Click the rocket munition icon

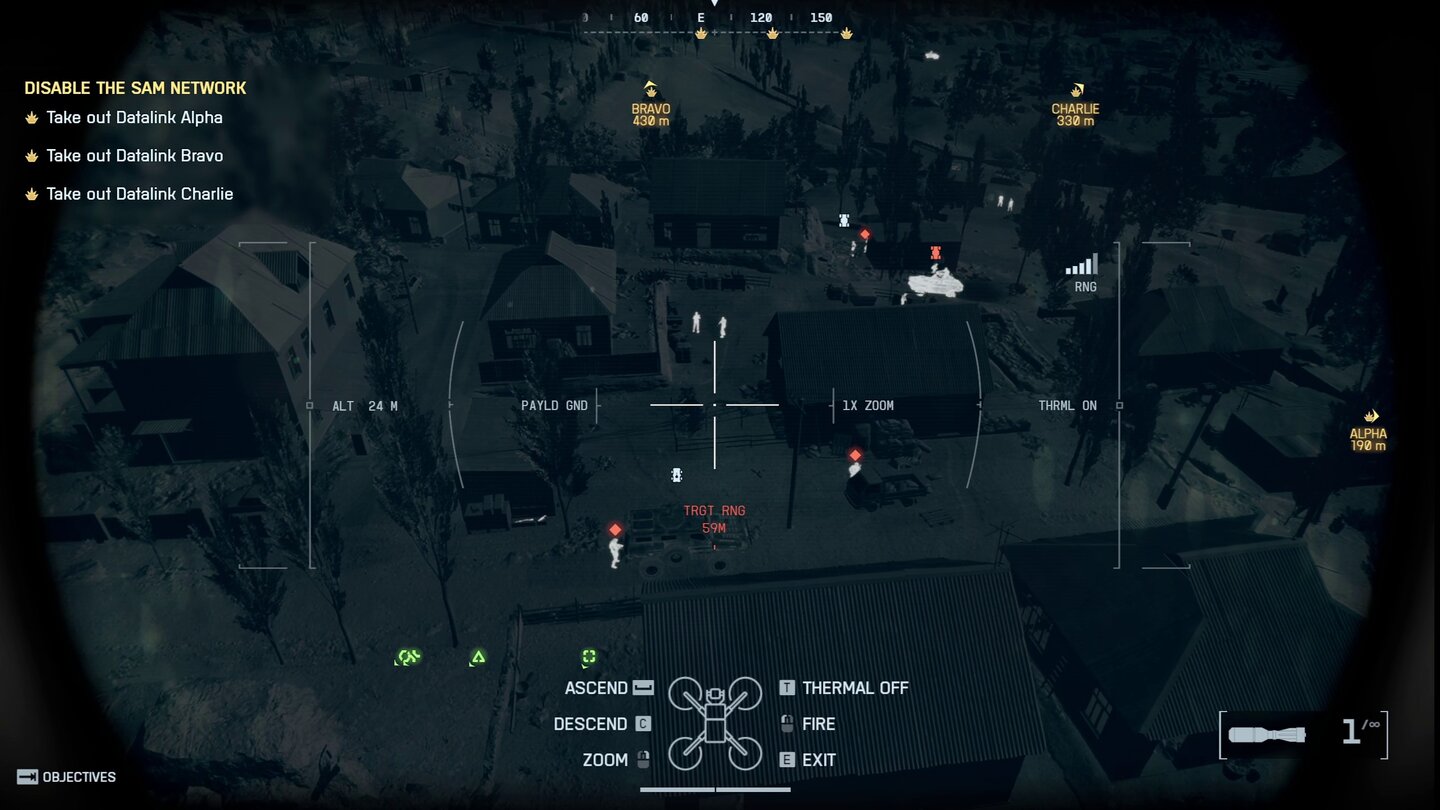tap(1270, 734)
